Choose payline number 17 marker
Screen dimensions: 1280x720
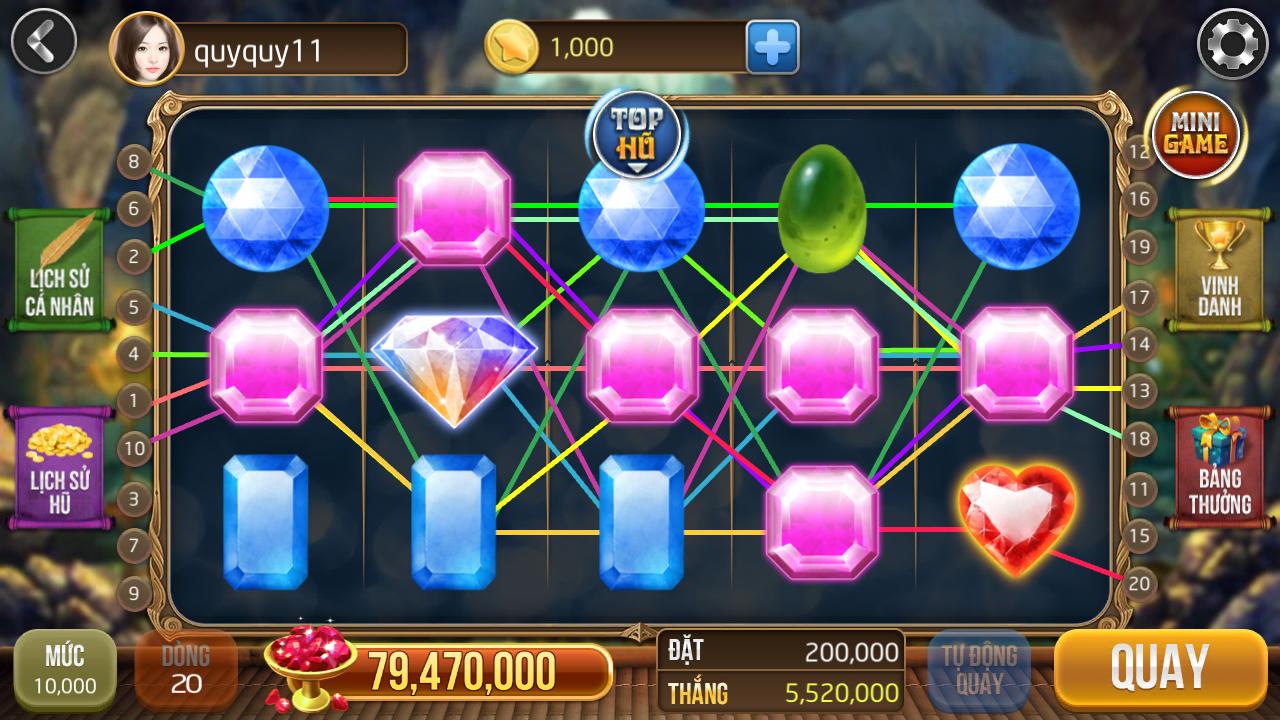[x=1139, y=297]
